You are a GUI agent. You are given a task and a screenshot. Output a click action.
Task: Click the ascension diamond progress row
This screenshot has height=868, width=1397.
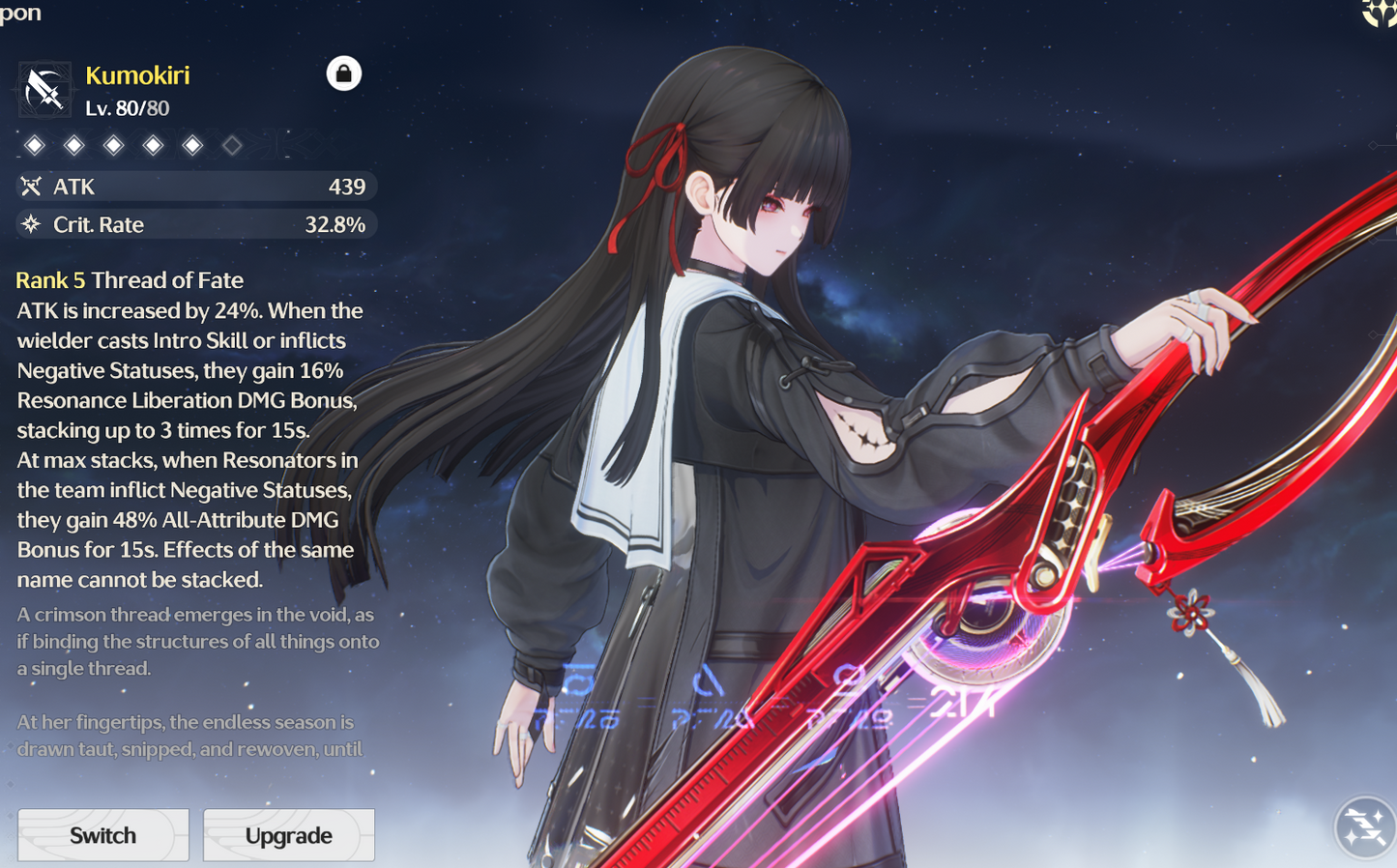click(135, 144)
